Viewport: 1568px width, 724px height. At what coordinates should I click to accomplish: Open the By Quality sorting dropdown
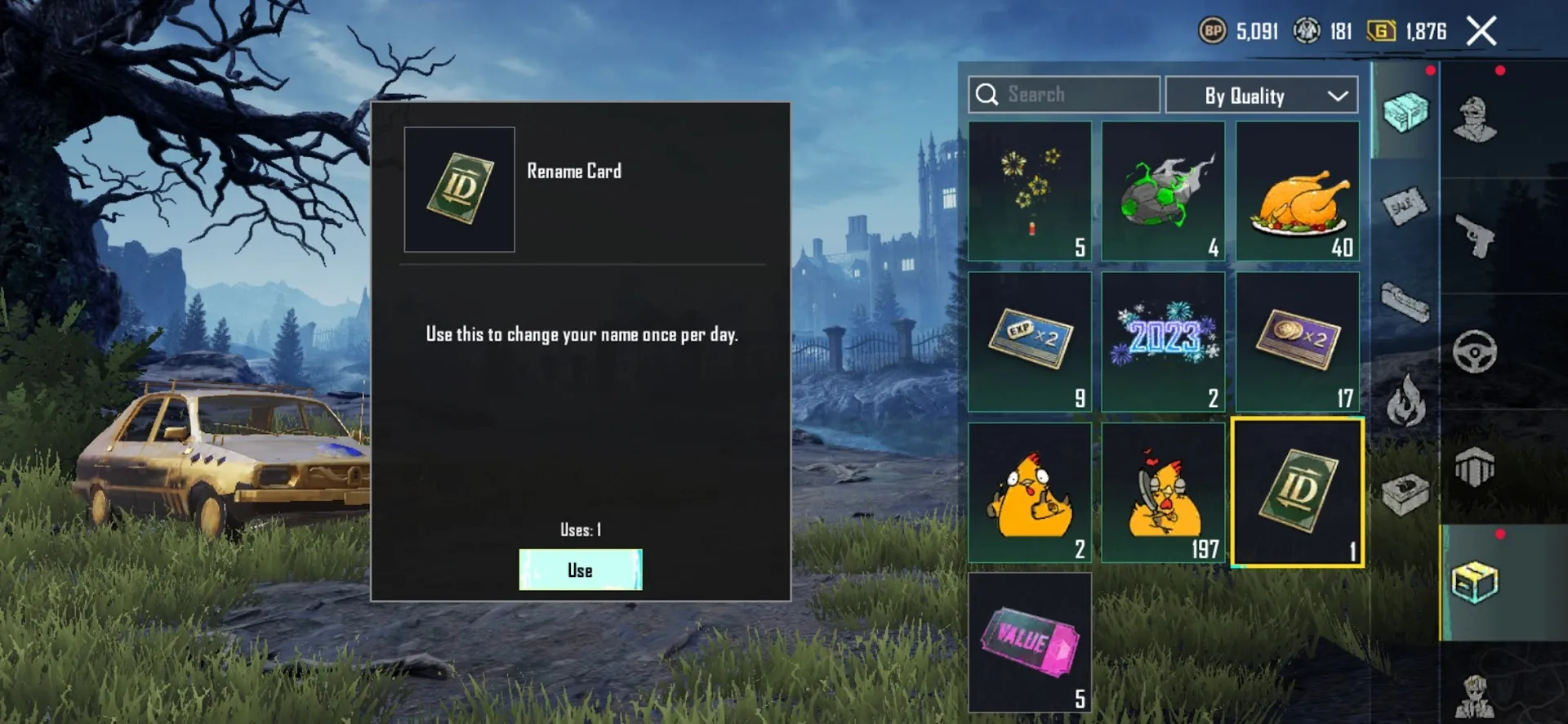pos(1261,95)
